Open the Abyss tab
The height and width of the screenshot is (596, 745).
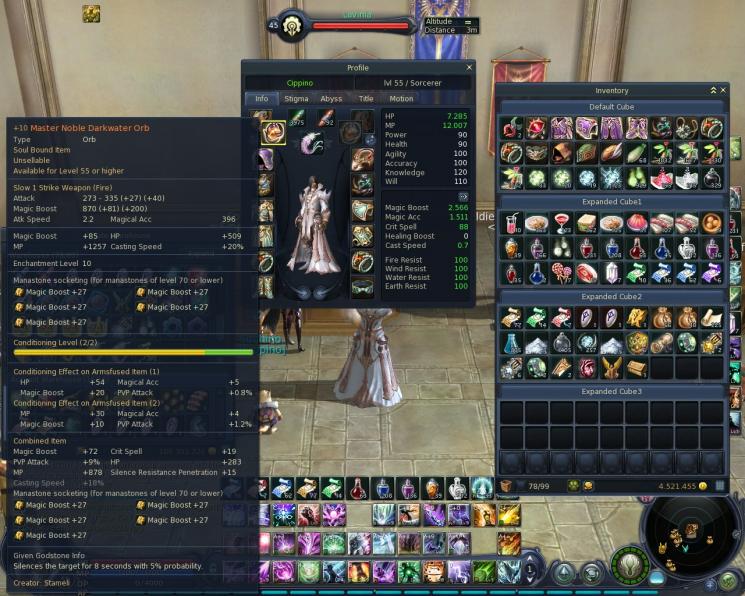point(331,99)
